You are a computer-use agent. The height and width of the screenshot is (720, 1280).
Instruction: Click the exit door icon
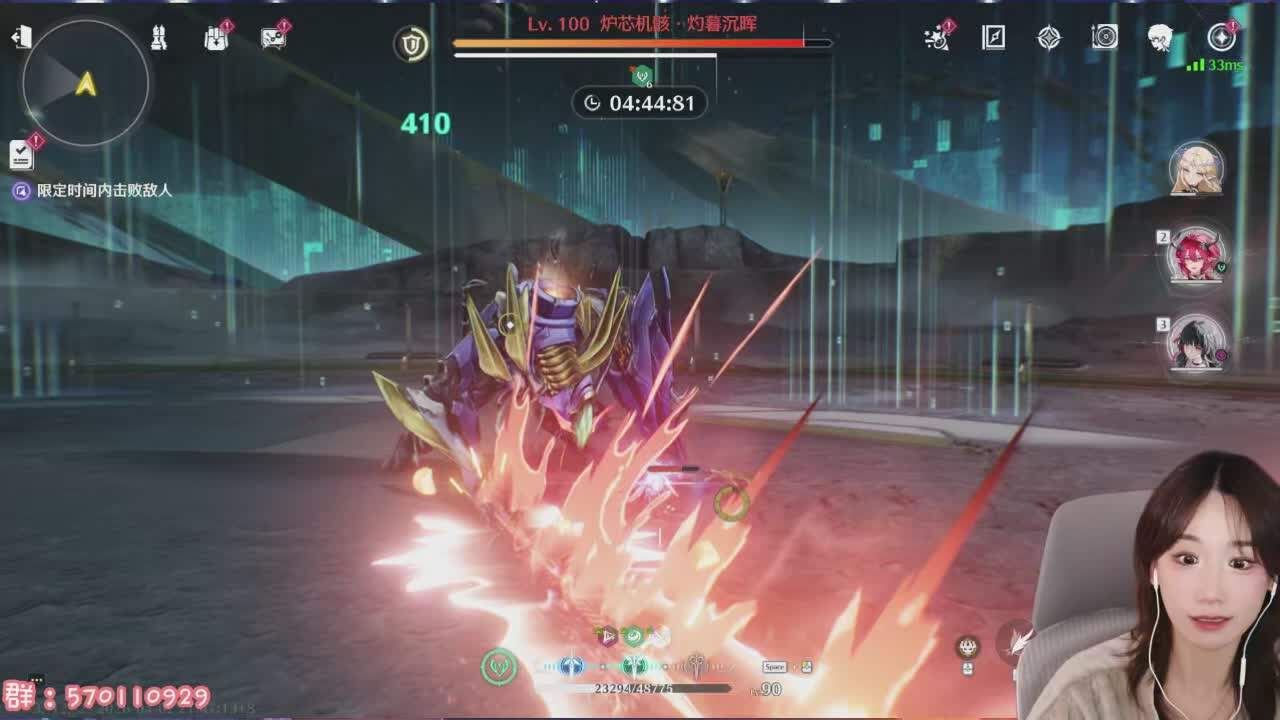(x=21, y=38)
